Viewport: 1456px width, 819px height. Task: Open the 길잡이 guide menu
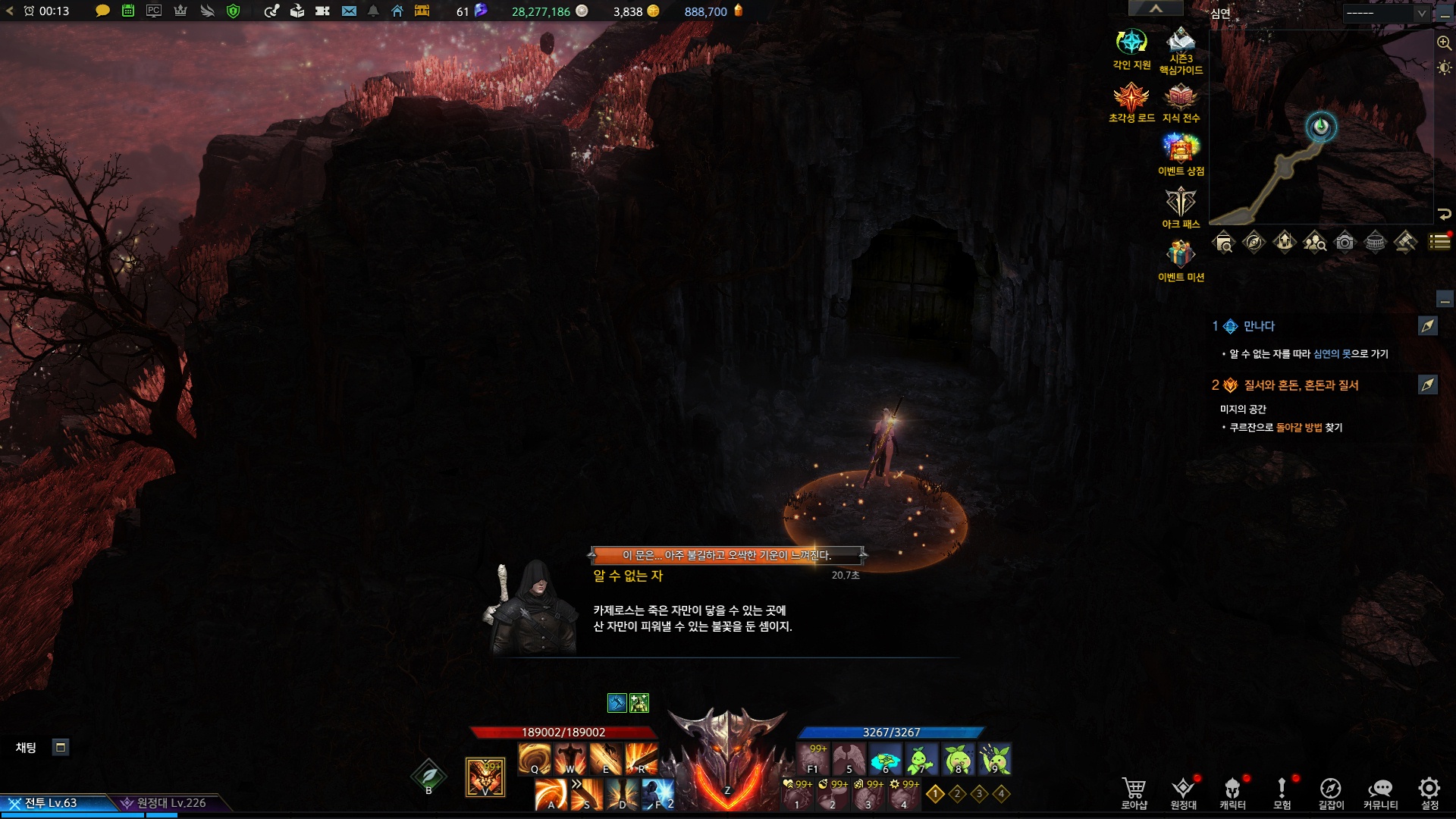pos(1331,792)
